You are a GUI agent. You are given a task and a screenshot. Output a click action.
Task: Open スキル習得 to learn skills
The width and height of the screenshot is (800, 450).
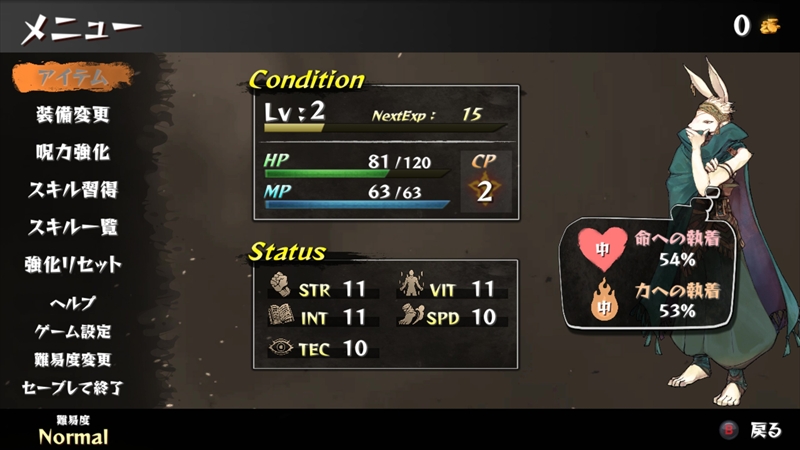tap(73, 190)
